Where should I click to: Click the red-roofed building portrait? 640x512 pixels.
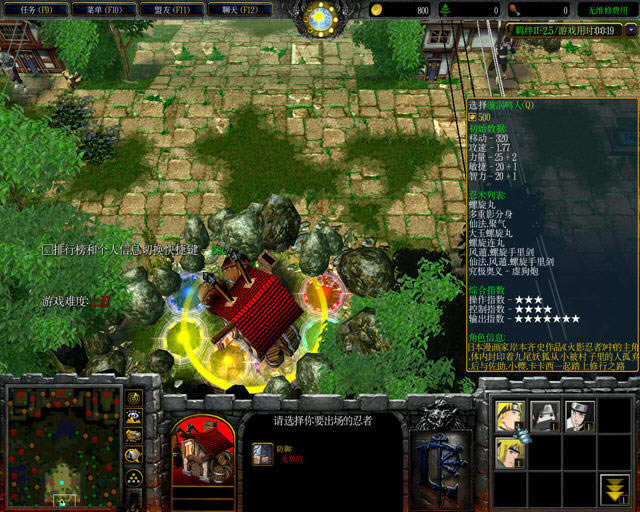[x=203, y=451]
